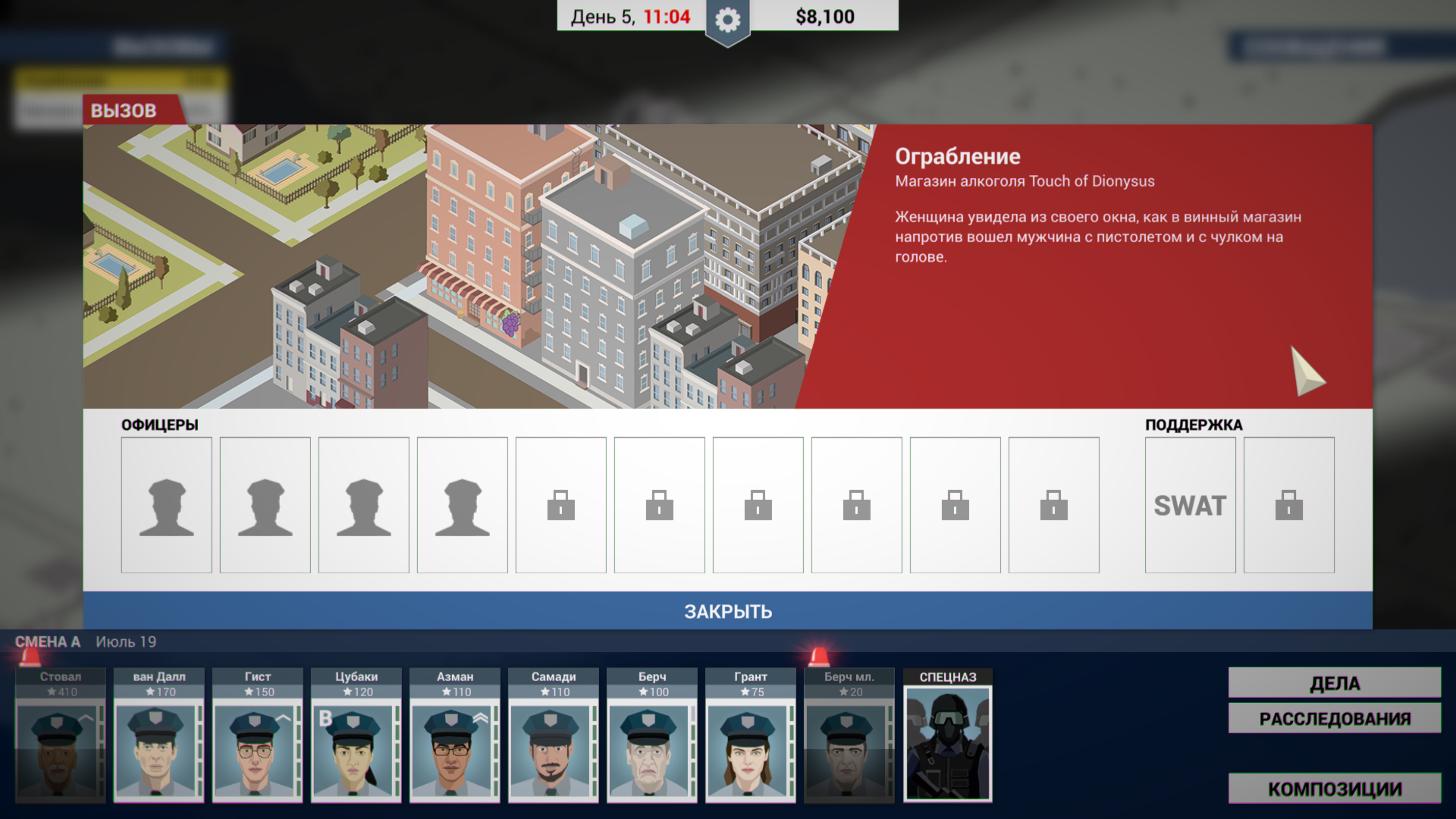
Task: Open the КОМПОЗИЦИИ menu
Action: (1335, 789)
